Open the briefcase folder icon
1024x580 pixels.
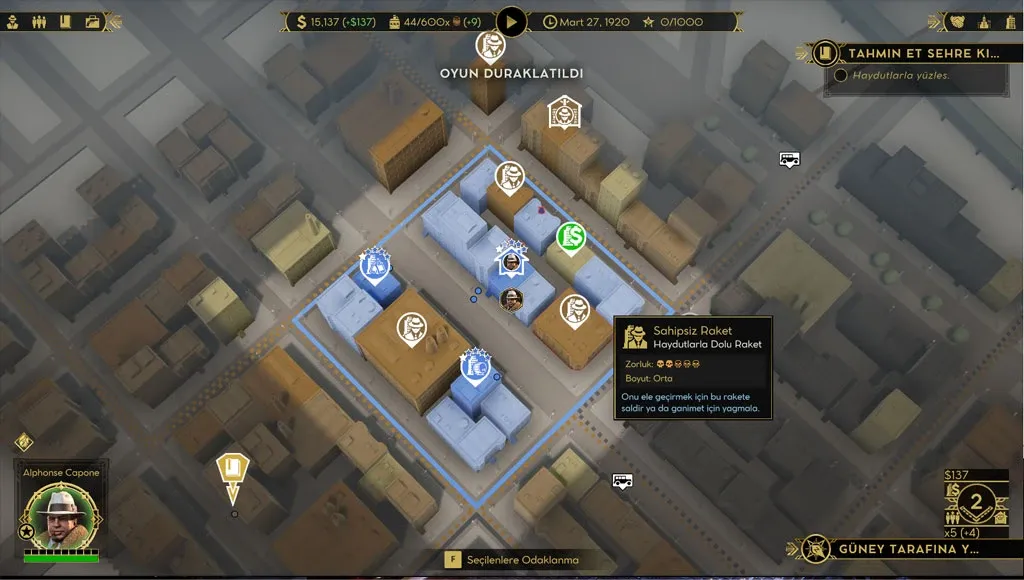tap(92, 21)
